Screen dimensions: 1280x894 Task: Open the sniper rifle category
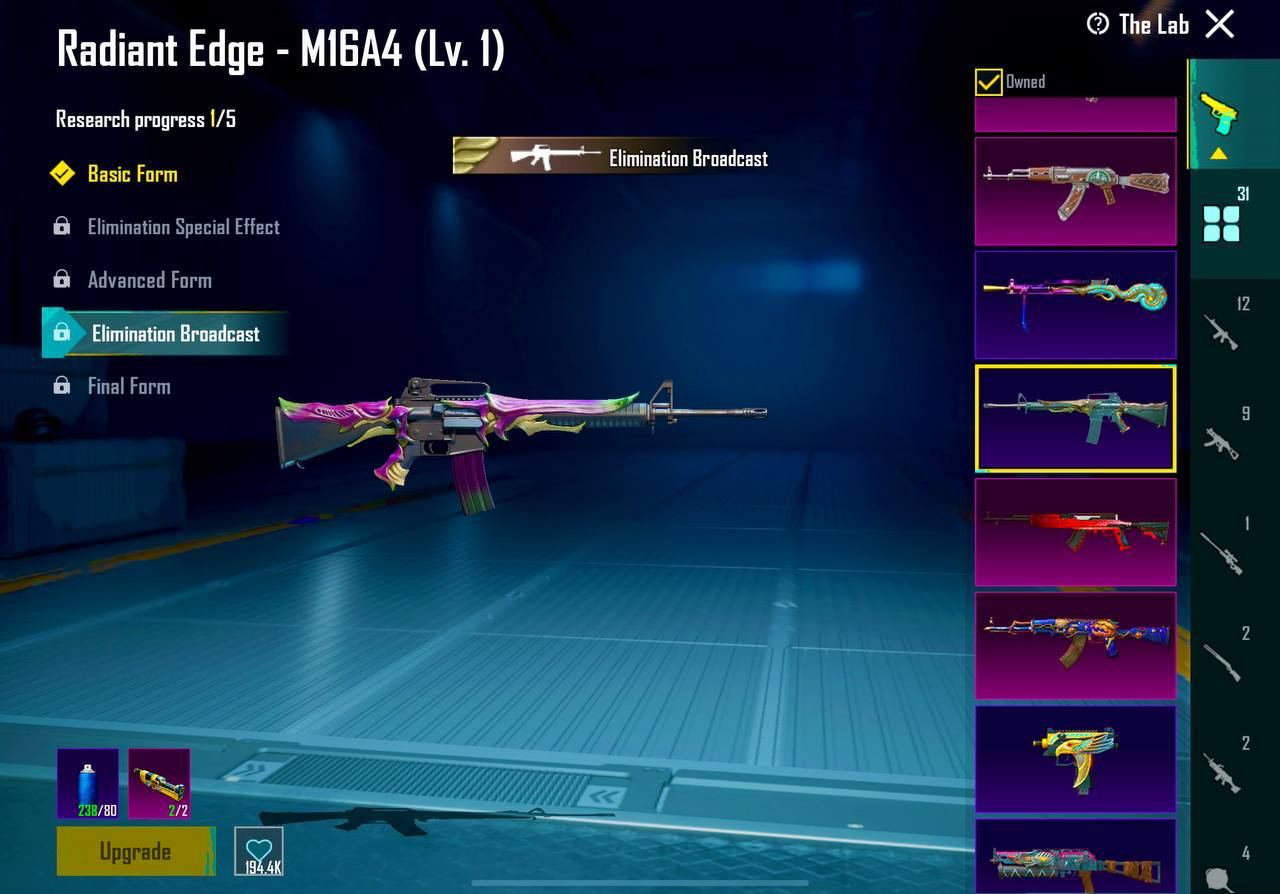pos(1221,552)
